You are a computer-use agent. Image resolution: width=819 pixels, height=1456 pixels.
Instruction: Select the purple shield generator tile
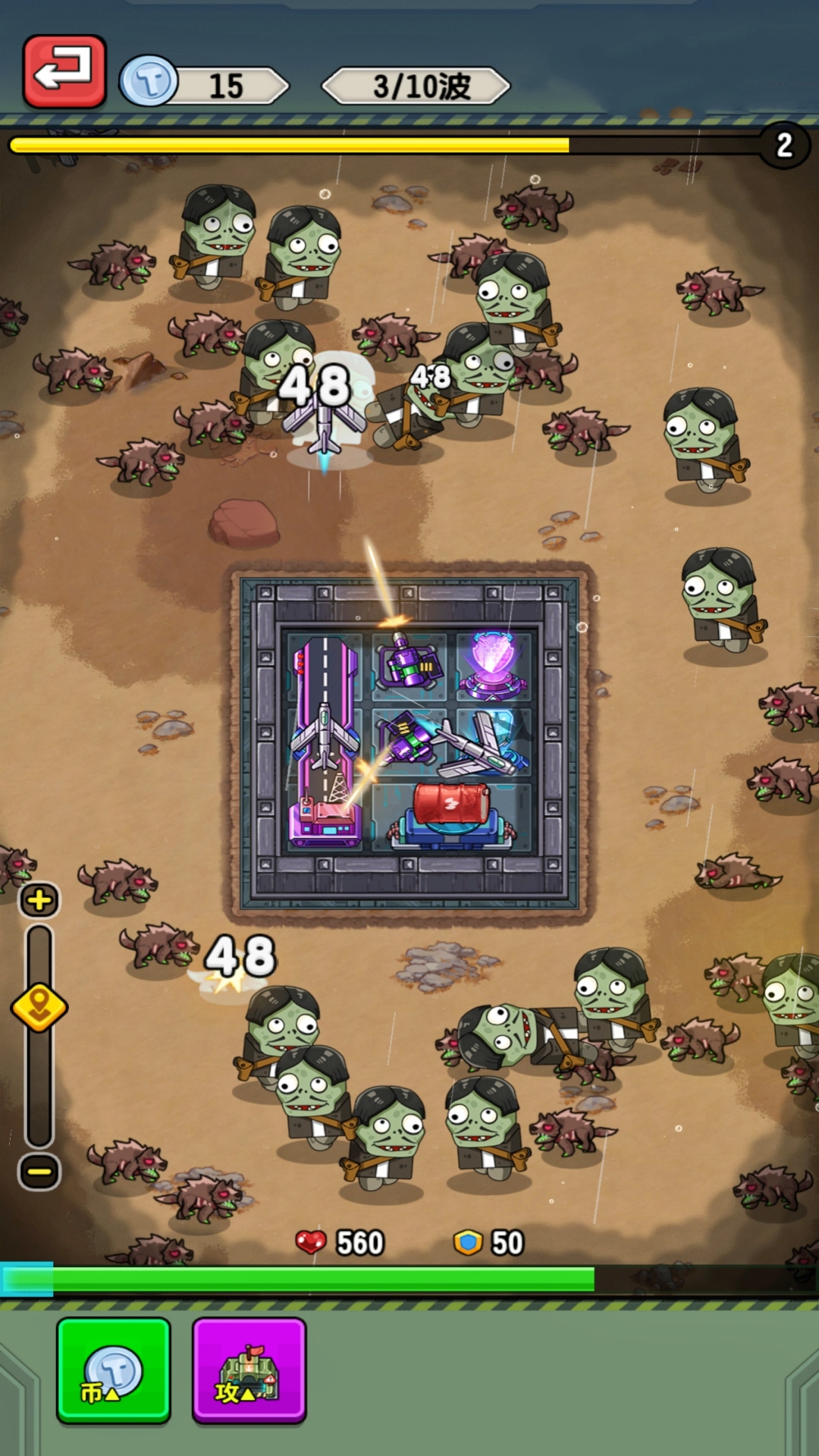pos(493,664)
